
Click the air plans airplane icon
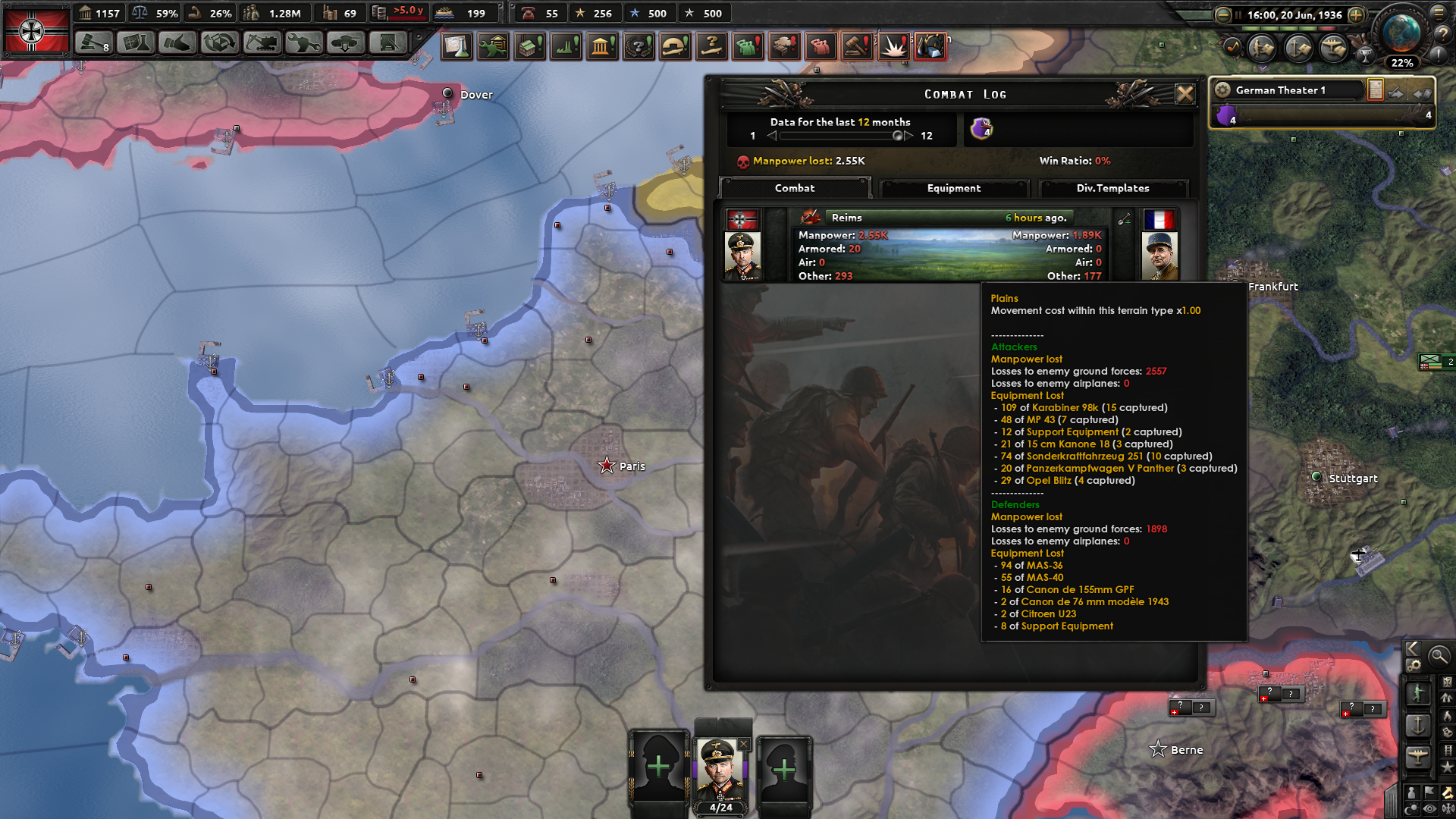1332,49
